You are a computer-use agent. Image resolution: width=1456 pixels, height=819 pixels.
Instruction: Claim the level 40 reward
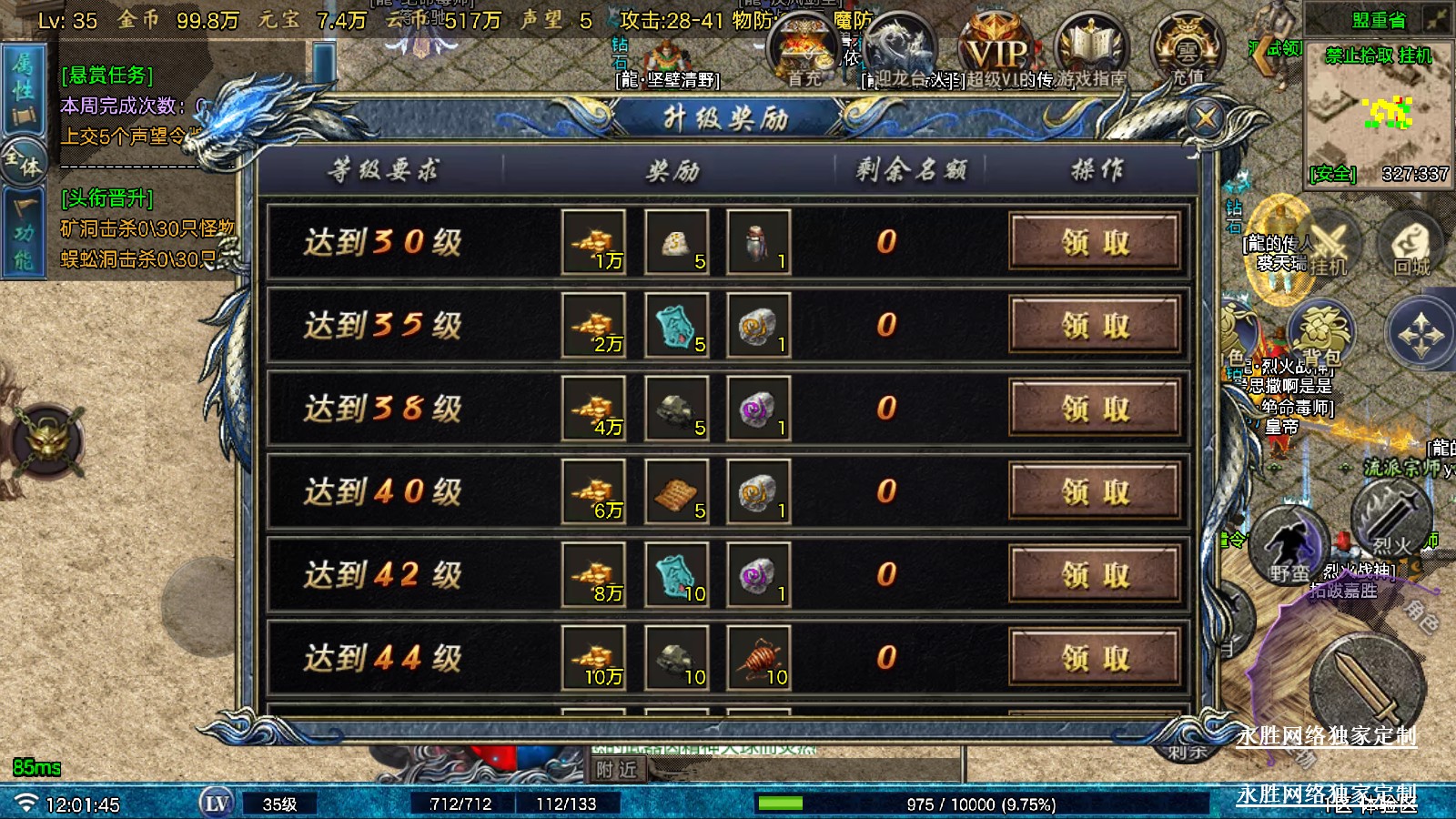(1096, 491)
